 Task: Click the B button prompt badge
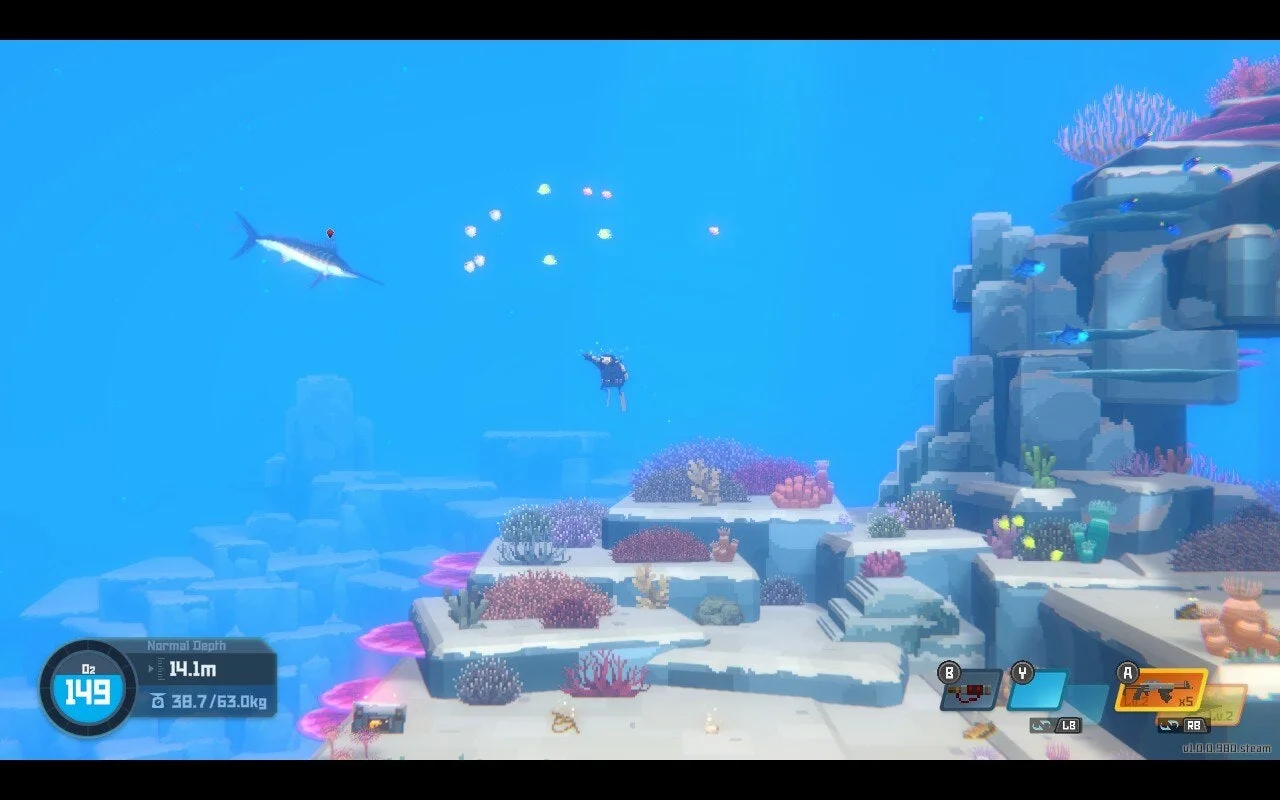tap(949, 673)
